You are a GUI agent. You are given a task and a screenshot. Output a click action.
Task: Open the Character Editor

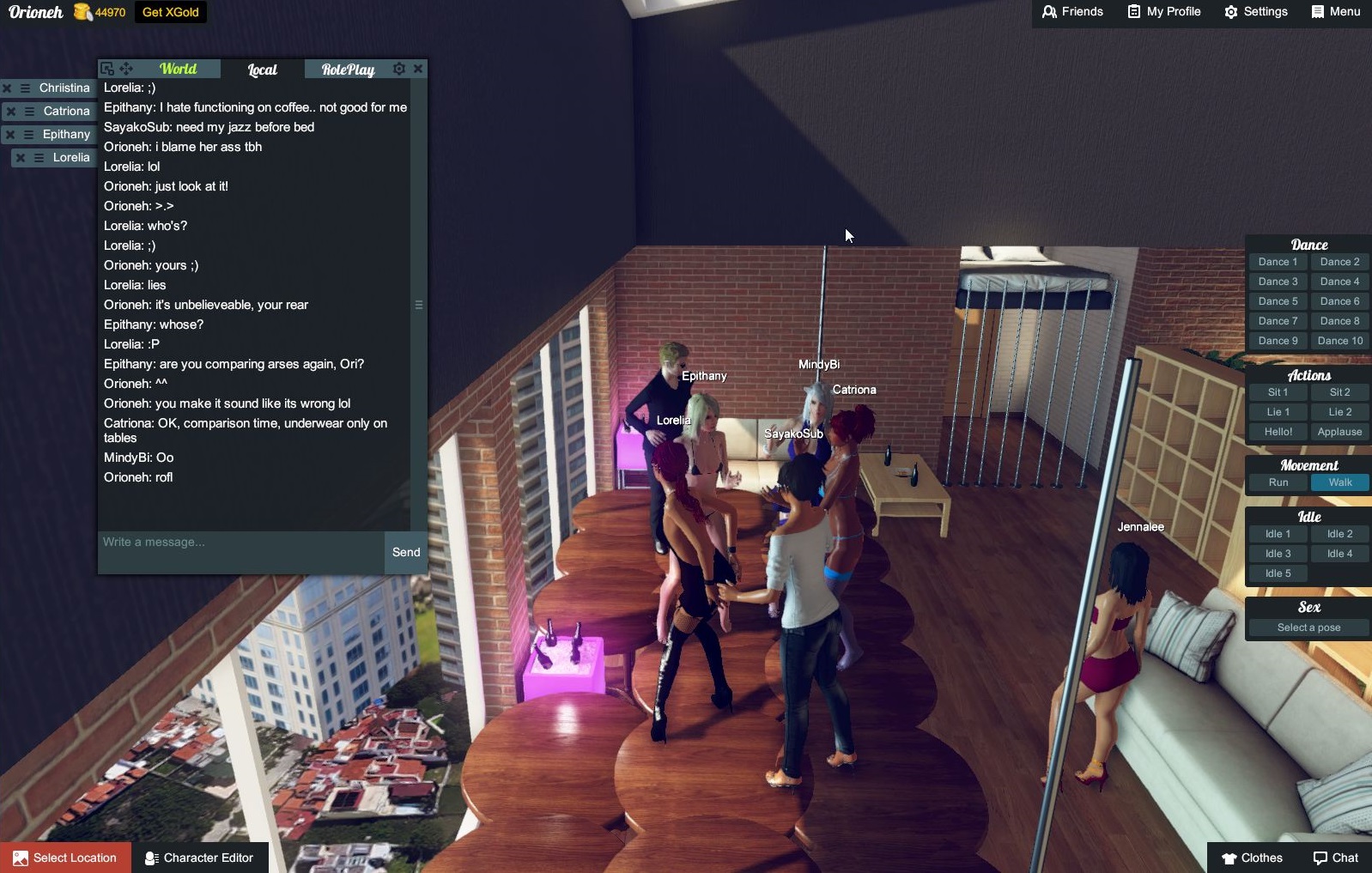[x=199, y=858]
